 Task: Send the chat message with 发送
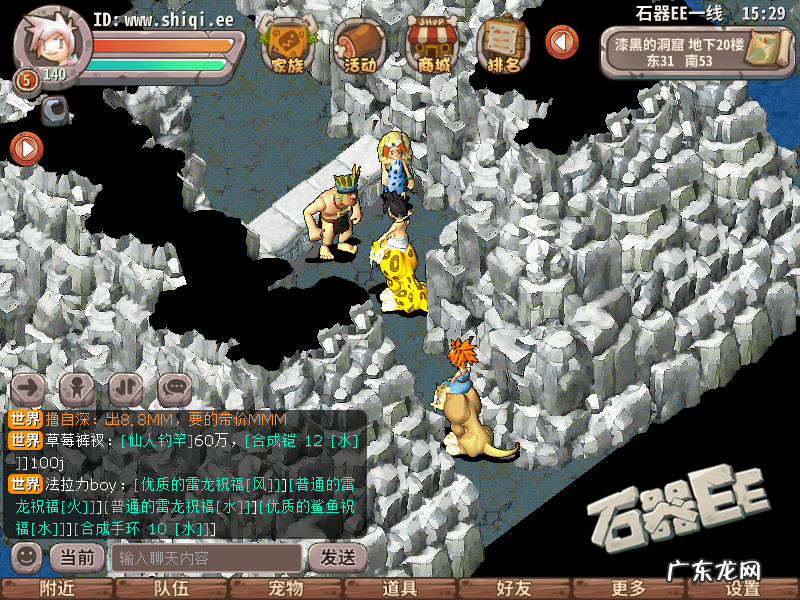(334, 557)
